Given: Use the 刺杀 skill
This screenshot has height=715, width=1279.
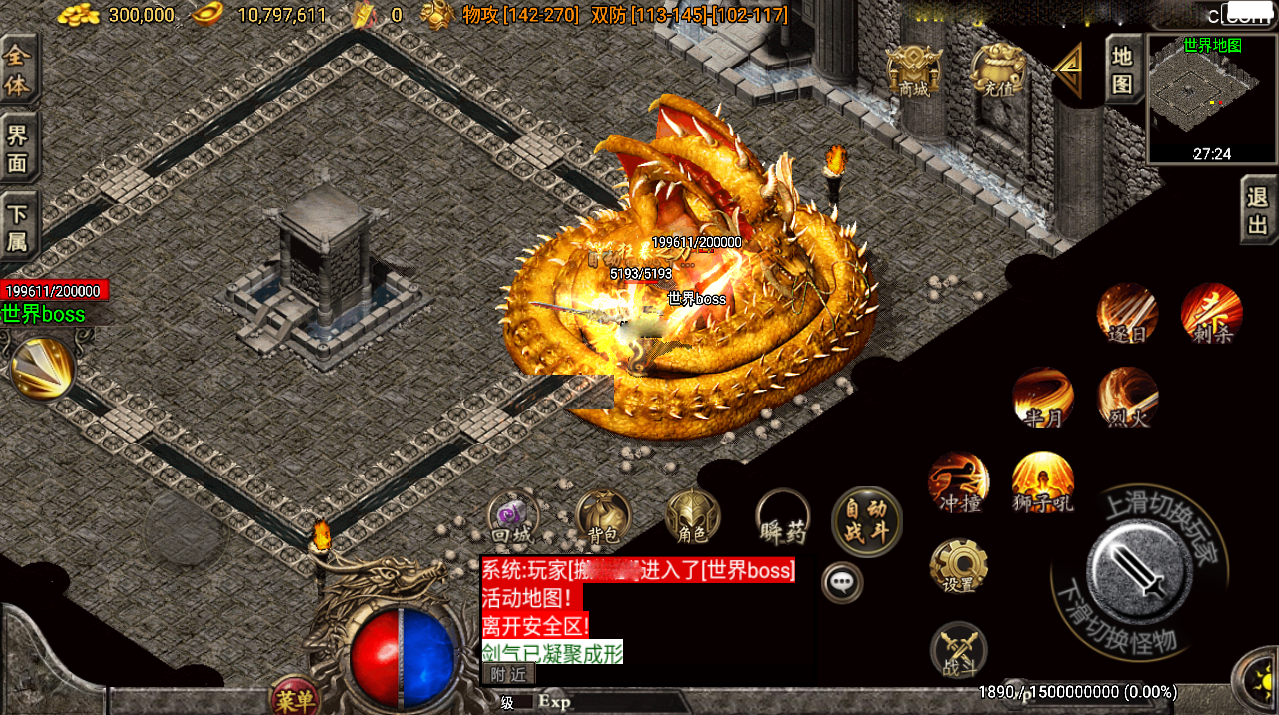Looking at the screenshot, I should point(1211,312).
